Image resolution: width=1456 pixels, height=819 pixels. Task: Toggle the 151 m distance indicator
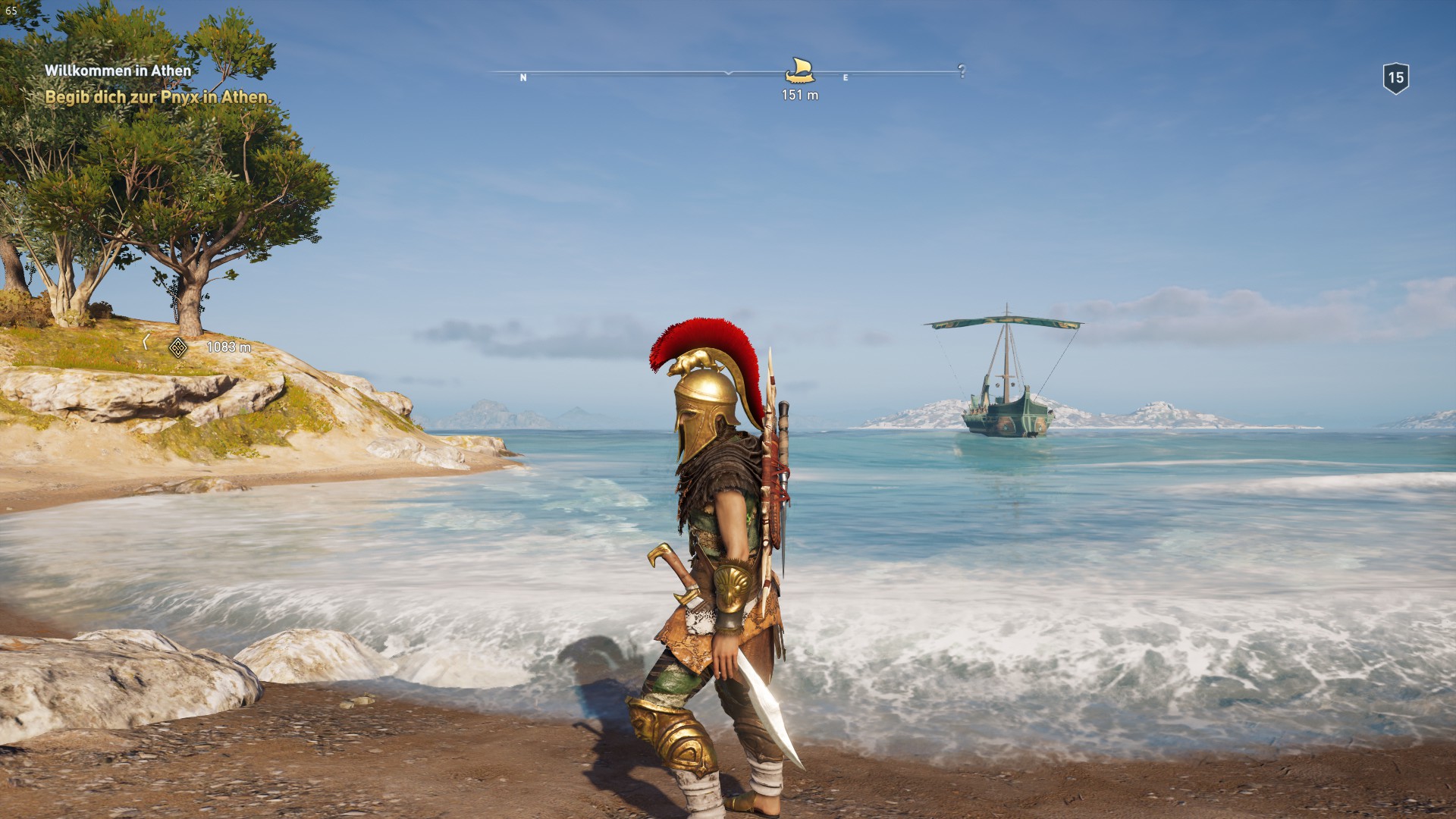click(799, 96)
